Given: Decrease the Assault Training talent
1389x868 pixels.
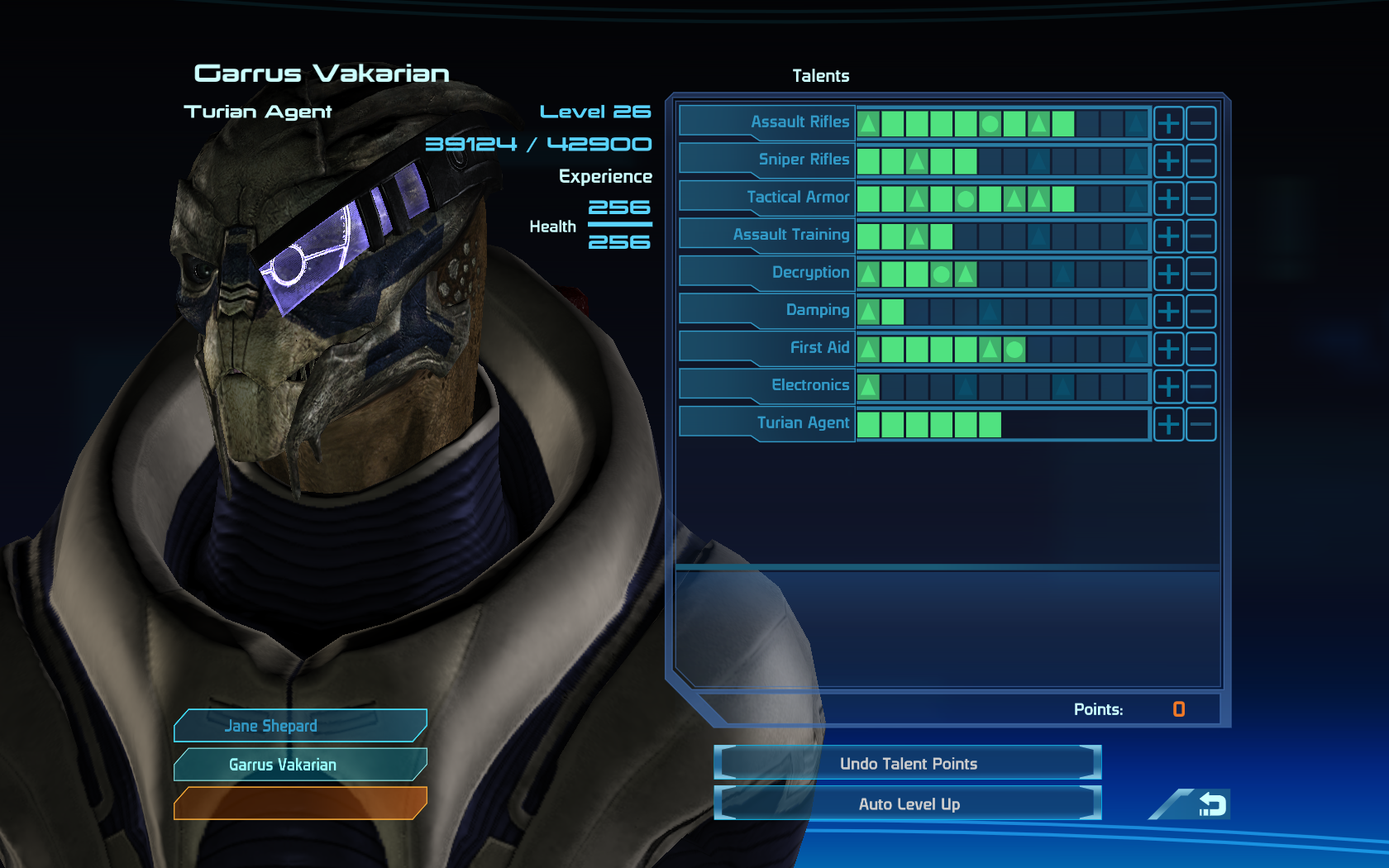Looking at the screenshot, I should coord(1200,236).
